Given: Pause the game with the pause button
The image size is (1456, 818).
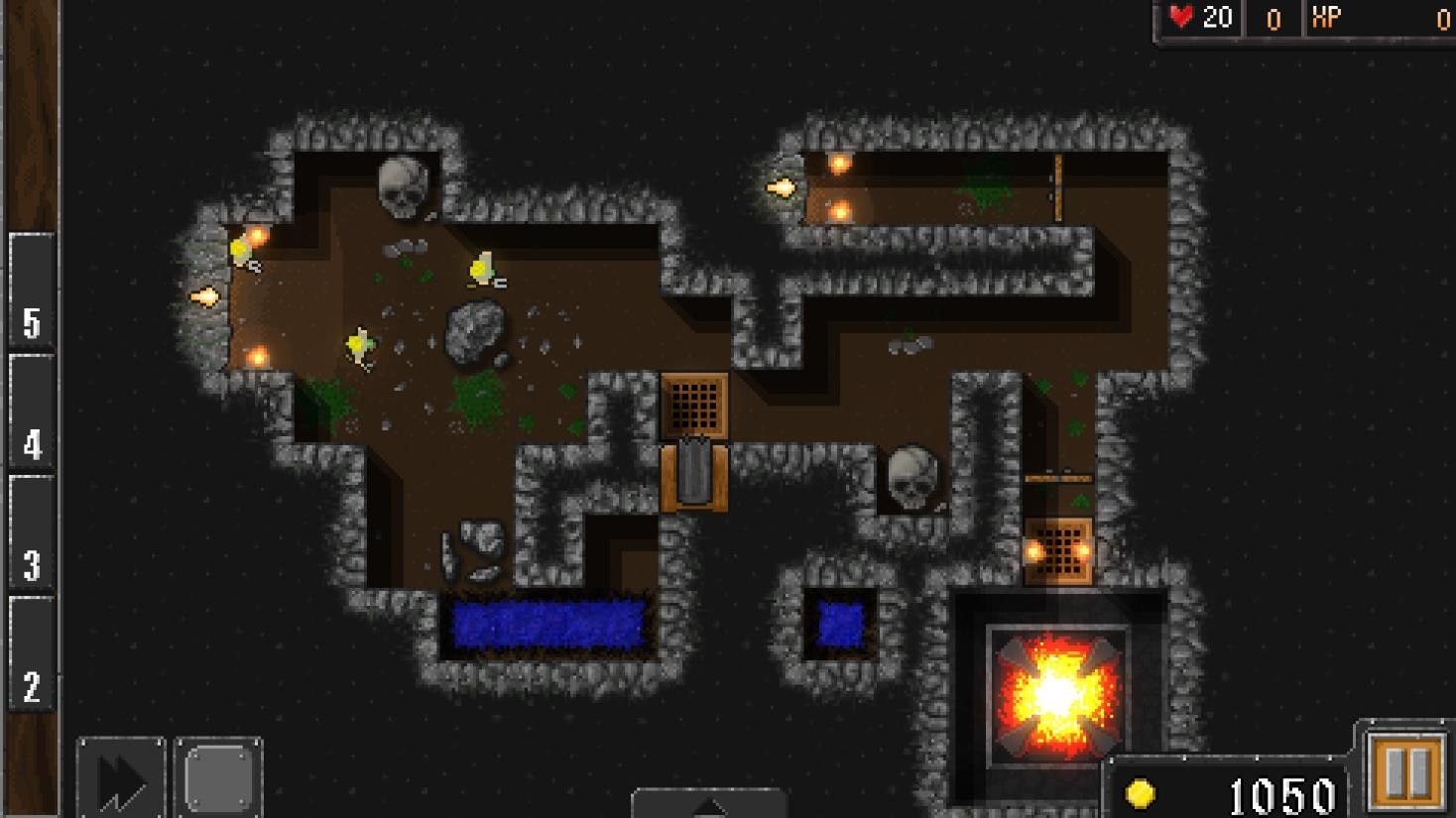Looking at the screenshot, I should [x=1405, y=770].
